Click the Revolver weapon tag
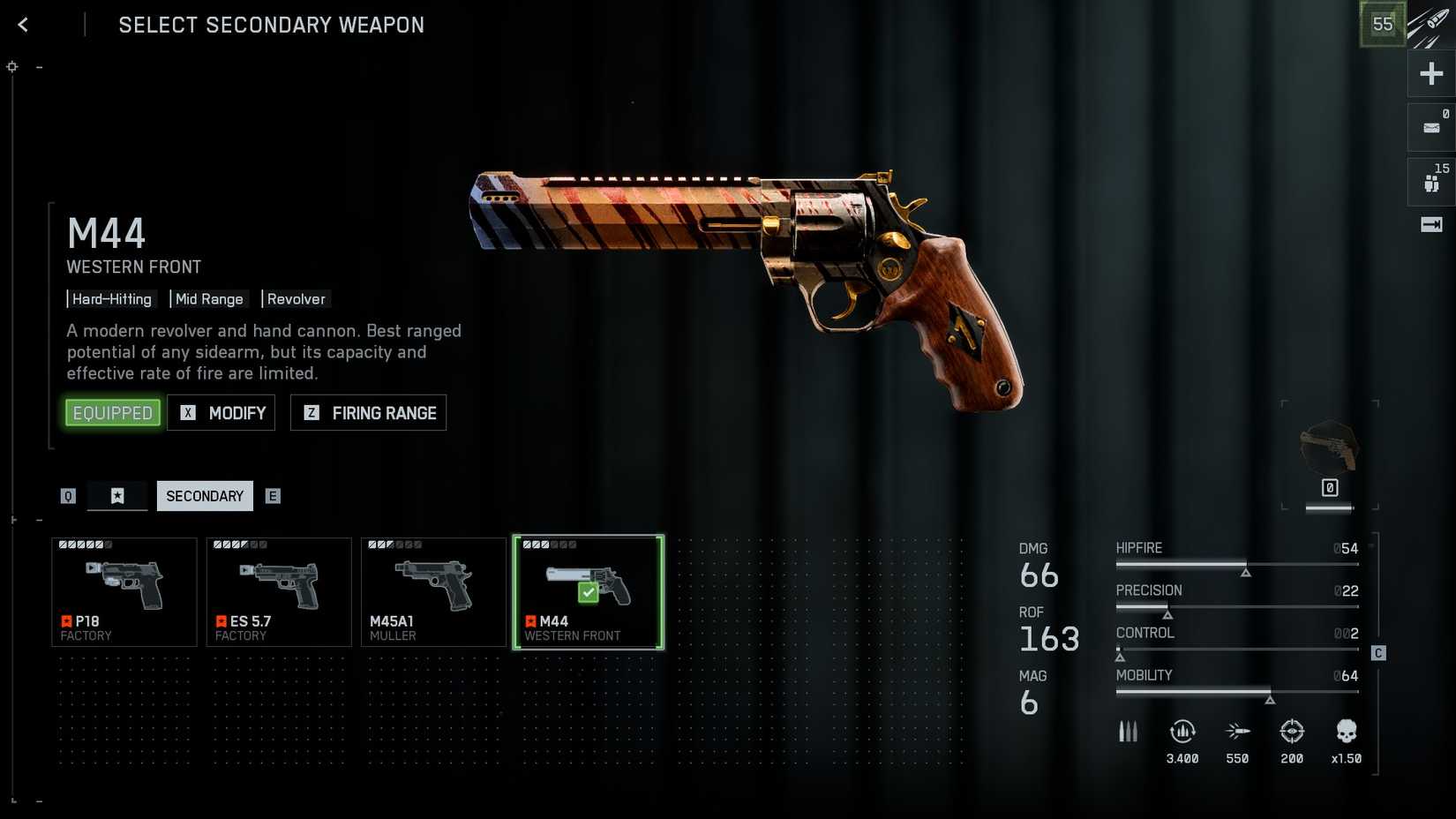Viewport: 1456px width, 819px height. (296, 299)
